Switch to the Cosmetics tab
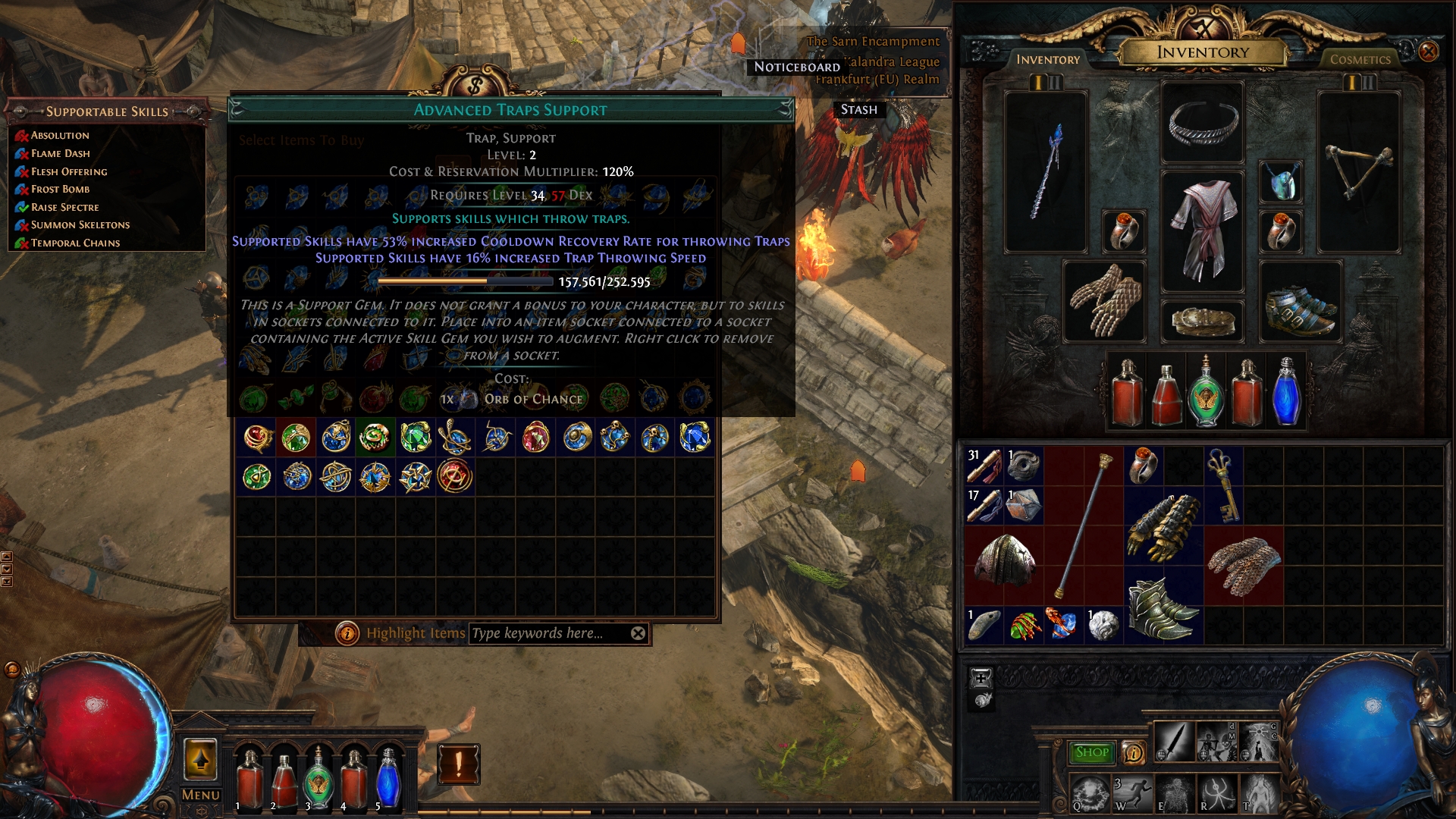Screen dimensions: 1456x819 1360,59
